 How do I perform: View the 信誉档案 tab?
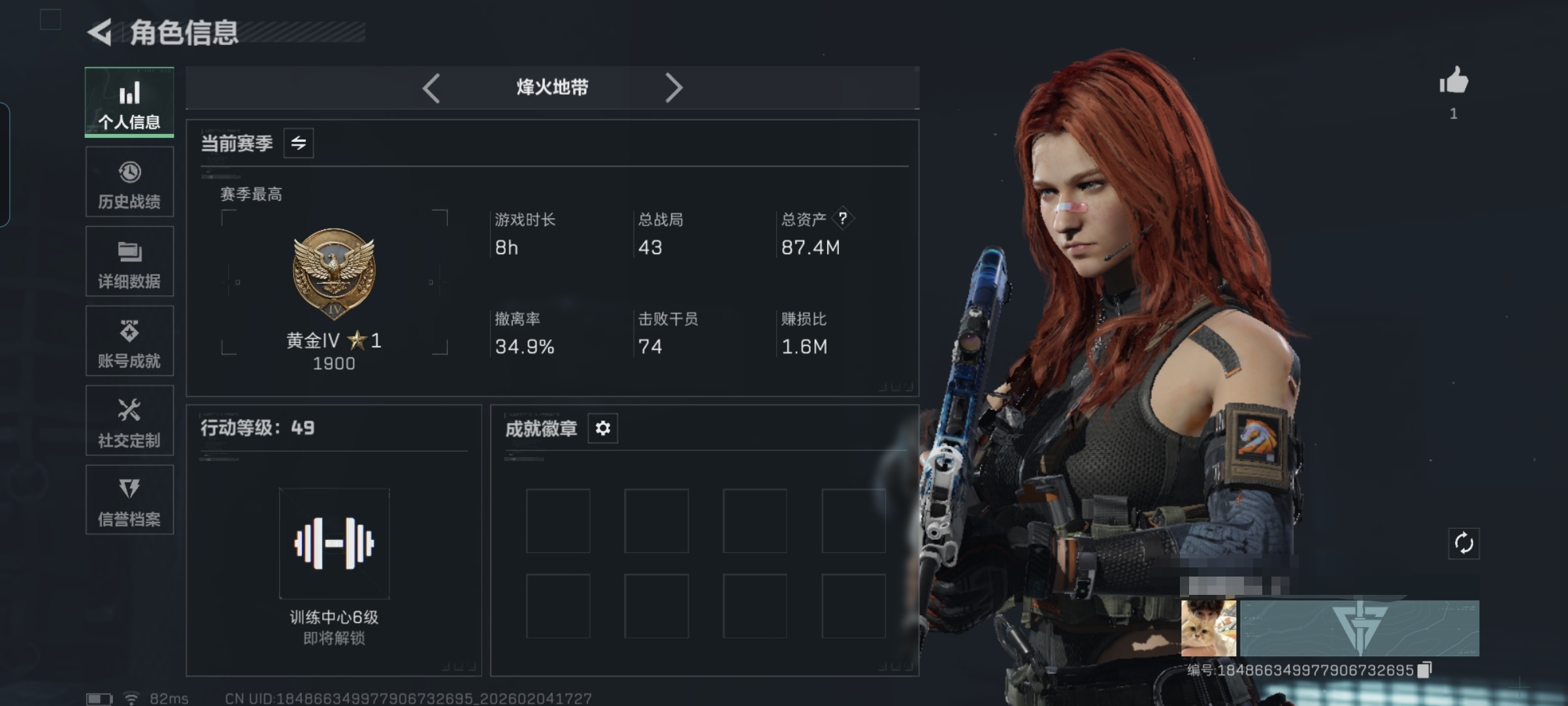click(x=129, y=500)
